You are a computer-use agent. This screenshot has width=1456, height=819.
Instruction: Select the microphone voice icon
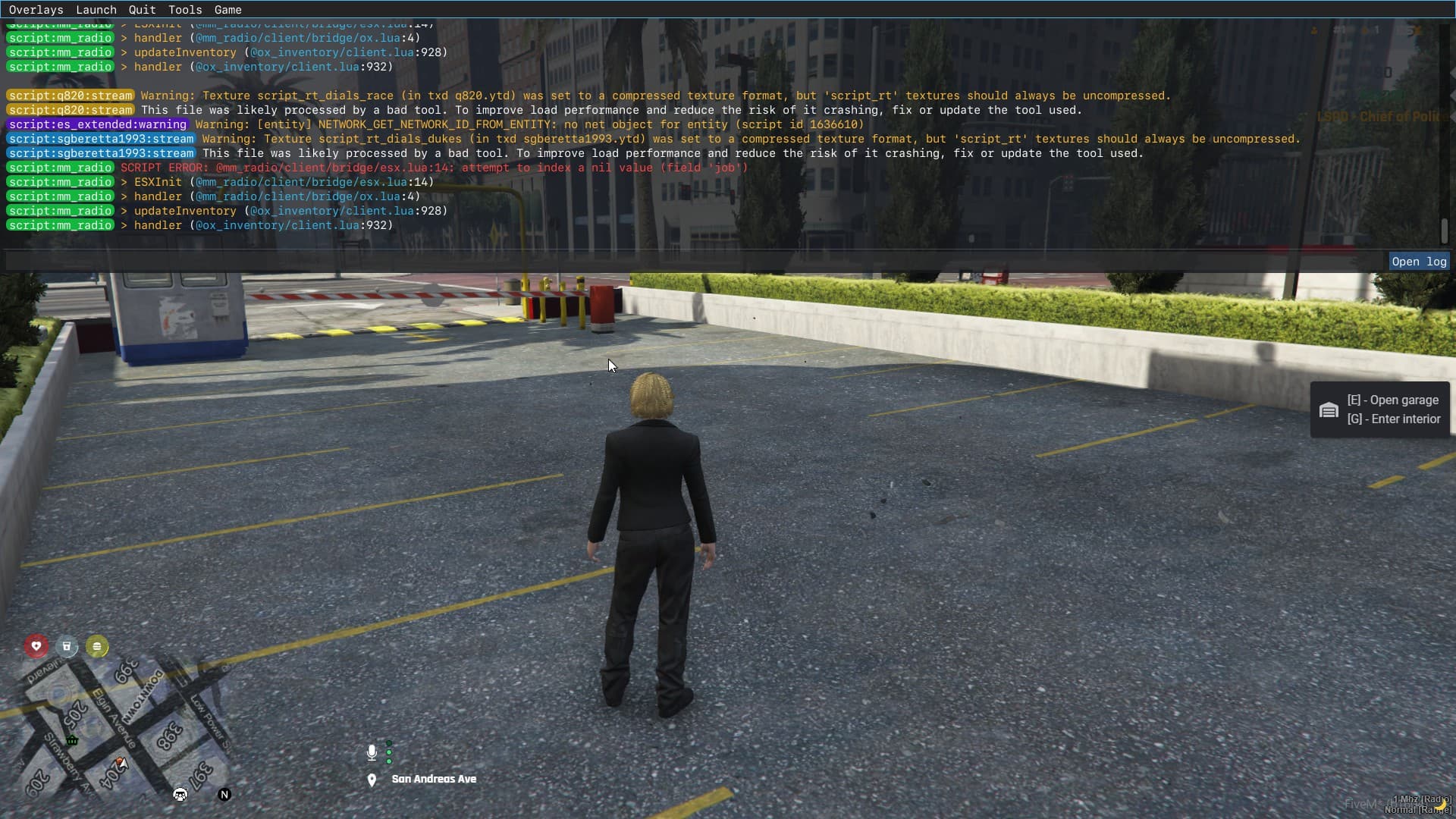point(372,752)
